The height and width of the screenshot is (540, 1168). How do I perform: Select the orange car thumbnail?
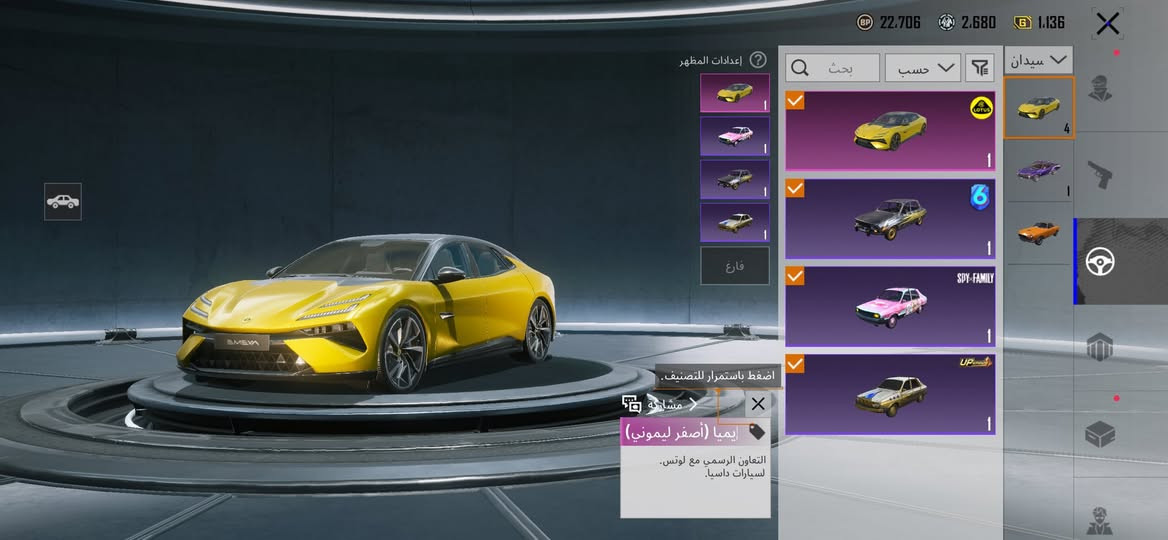click(x=1039, y=232)
